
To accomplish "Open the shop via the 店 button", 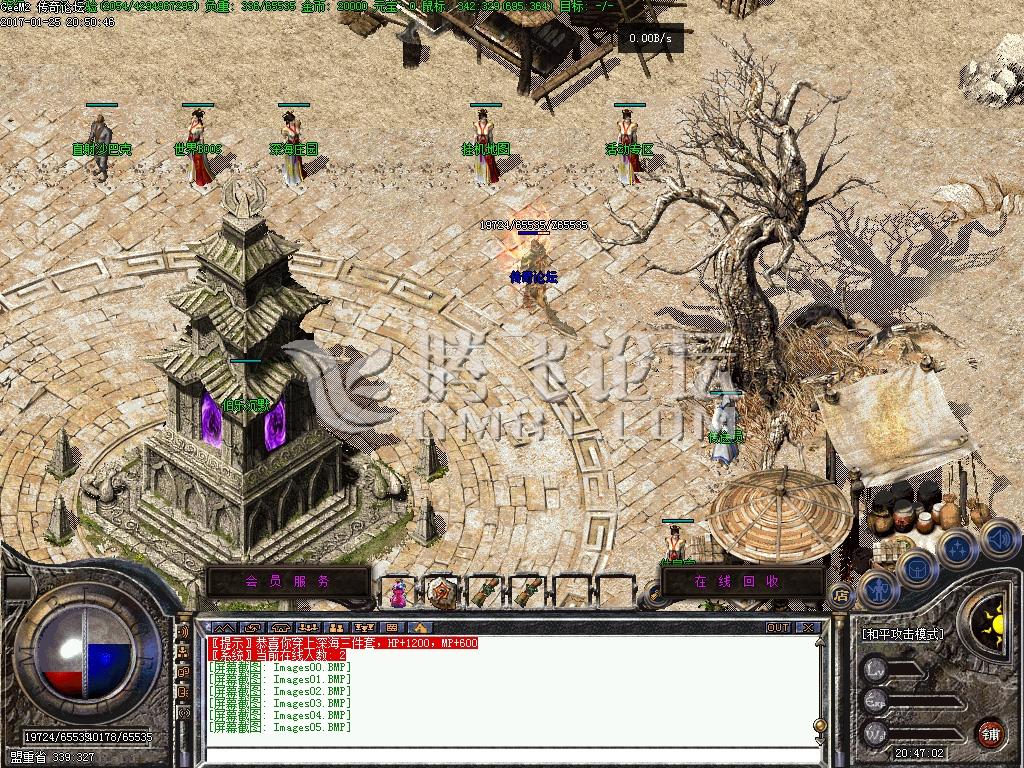I will pyautogui.click(x=841, y=596).
